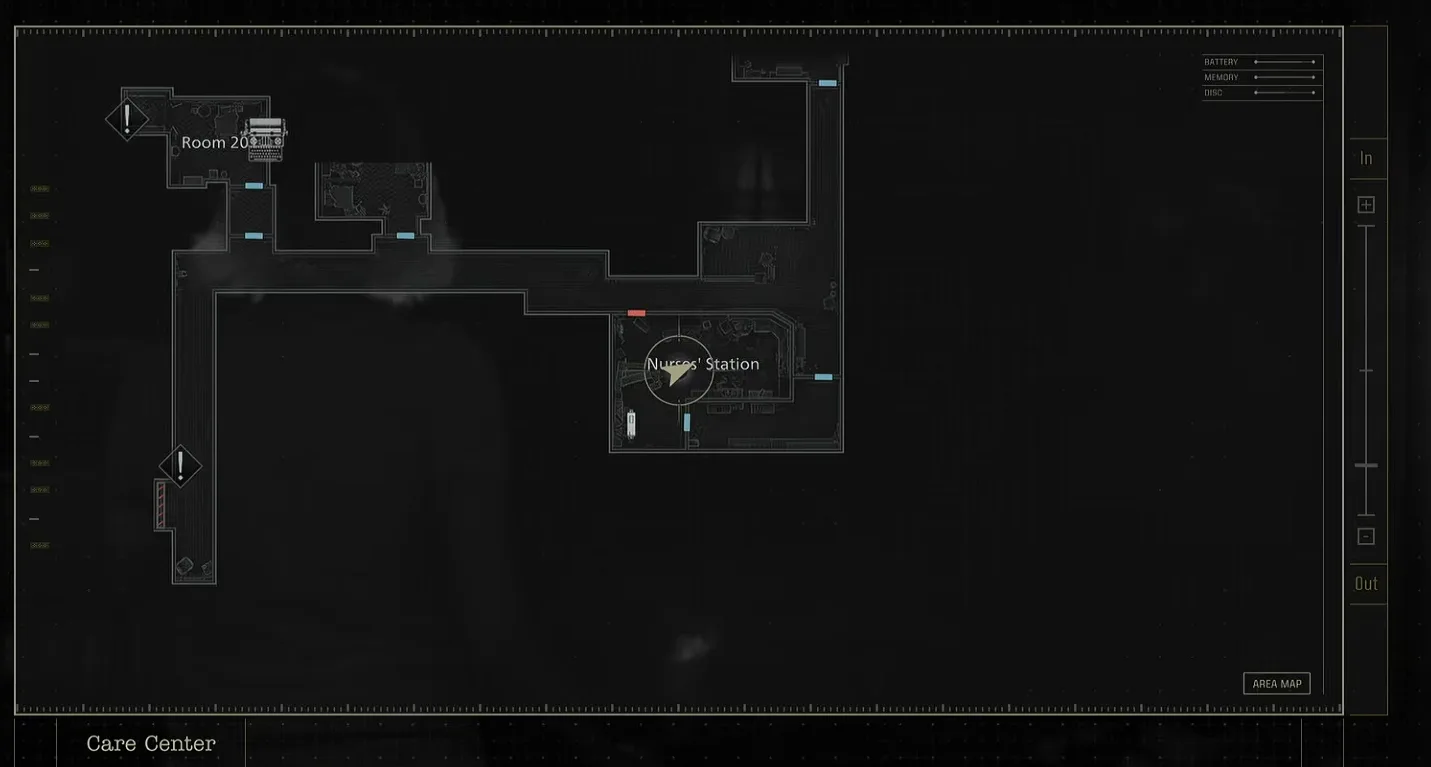Click the zoom slider handle
1431x767 pixels.
pos(1366,466)
